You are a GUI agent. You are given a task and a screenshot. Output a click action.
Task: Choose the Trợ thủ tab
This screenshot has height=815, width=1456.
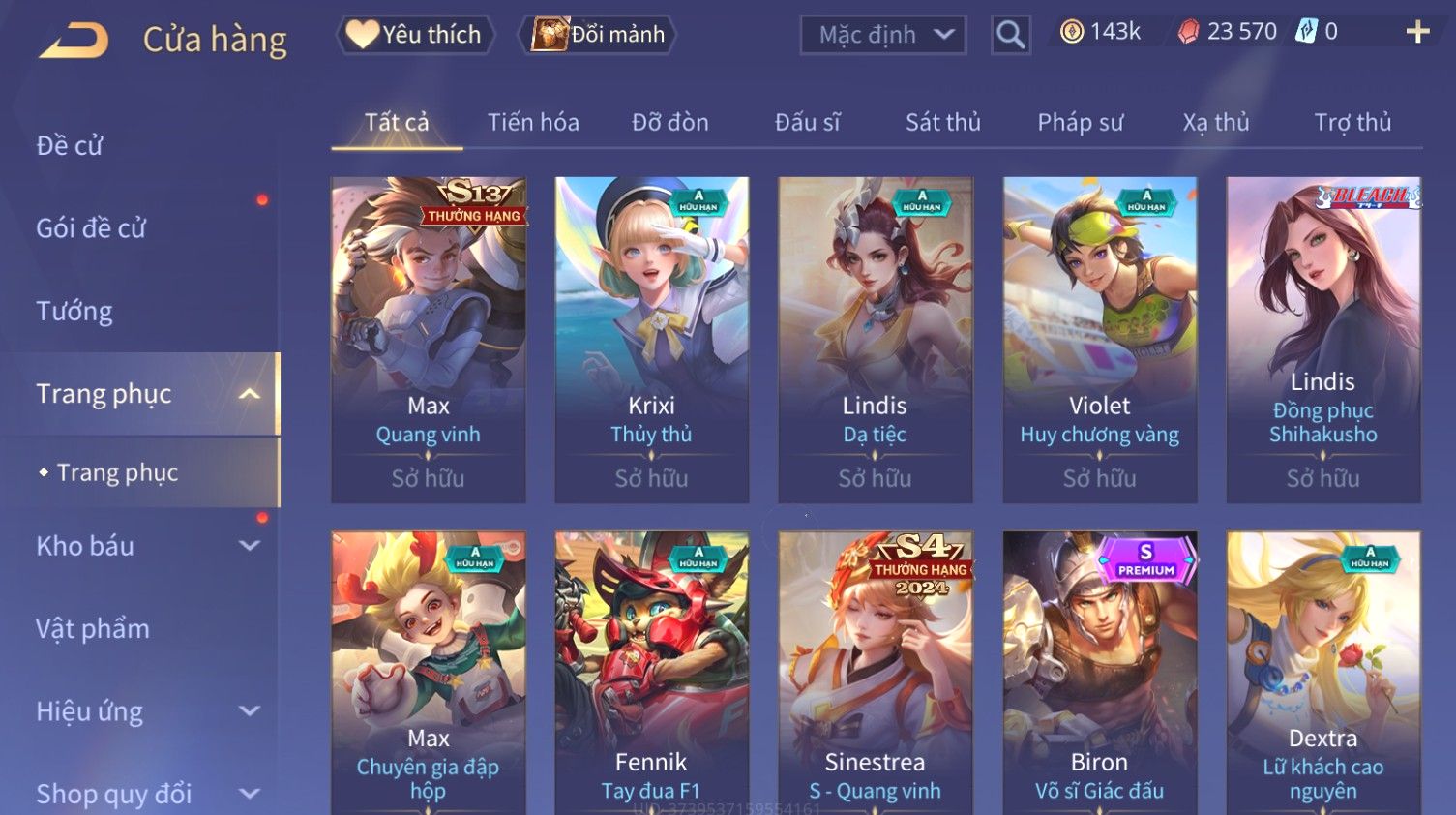pos(1352,123)
